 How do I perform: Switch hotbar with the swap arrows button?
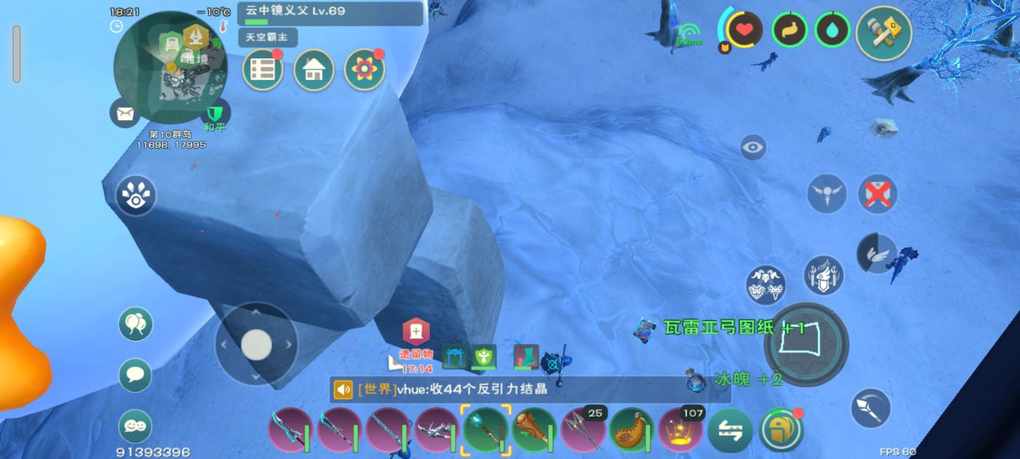[x=730, y=431]
